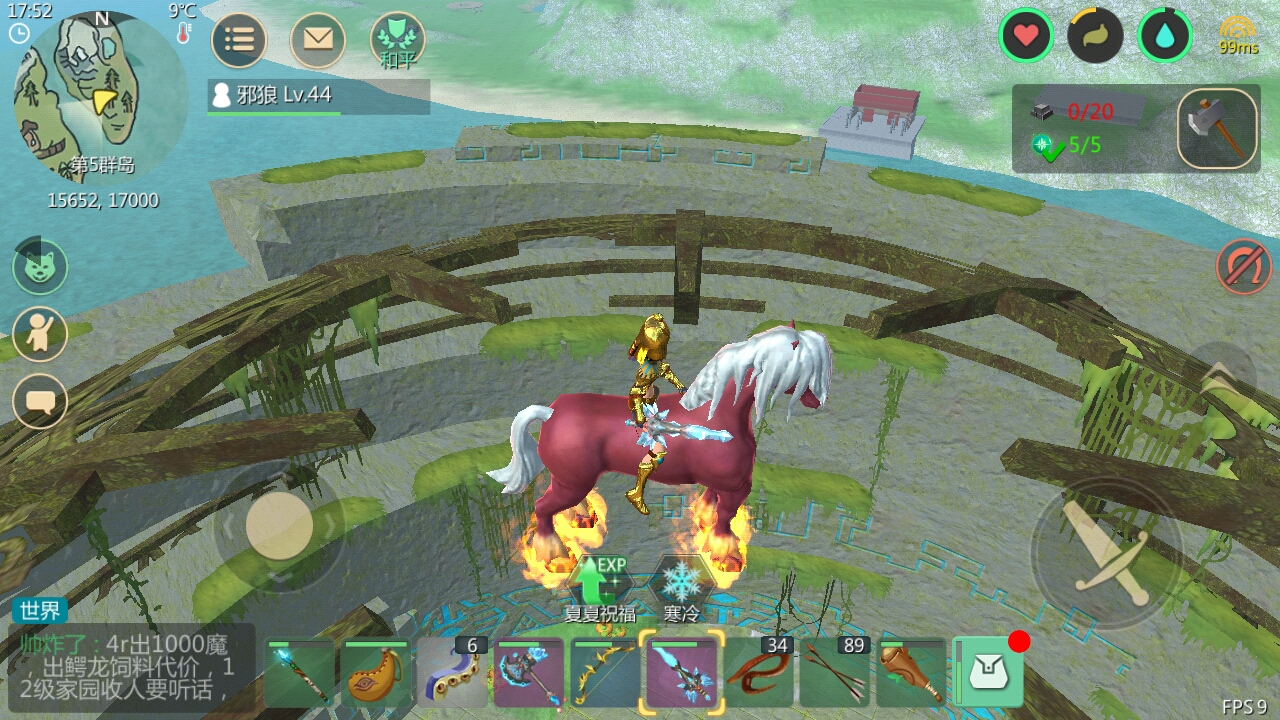Select the red worm bait slot
Viewport: 1280px width, 720px height.
[758, 674]
